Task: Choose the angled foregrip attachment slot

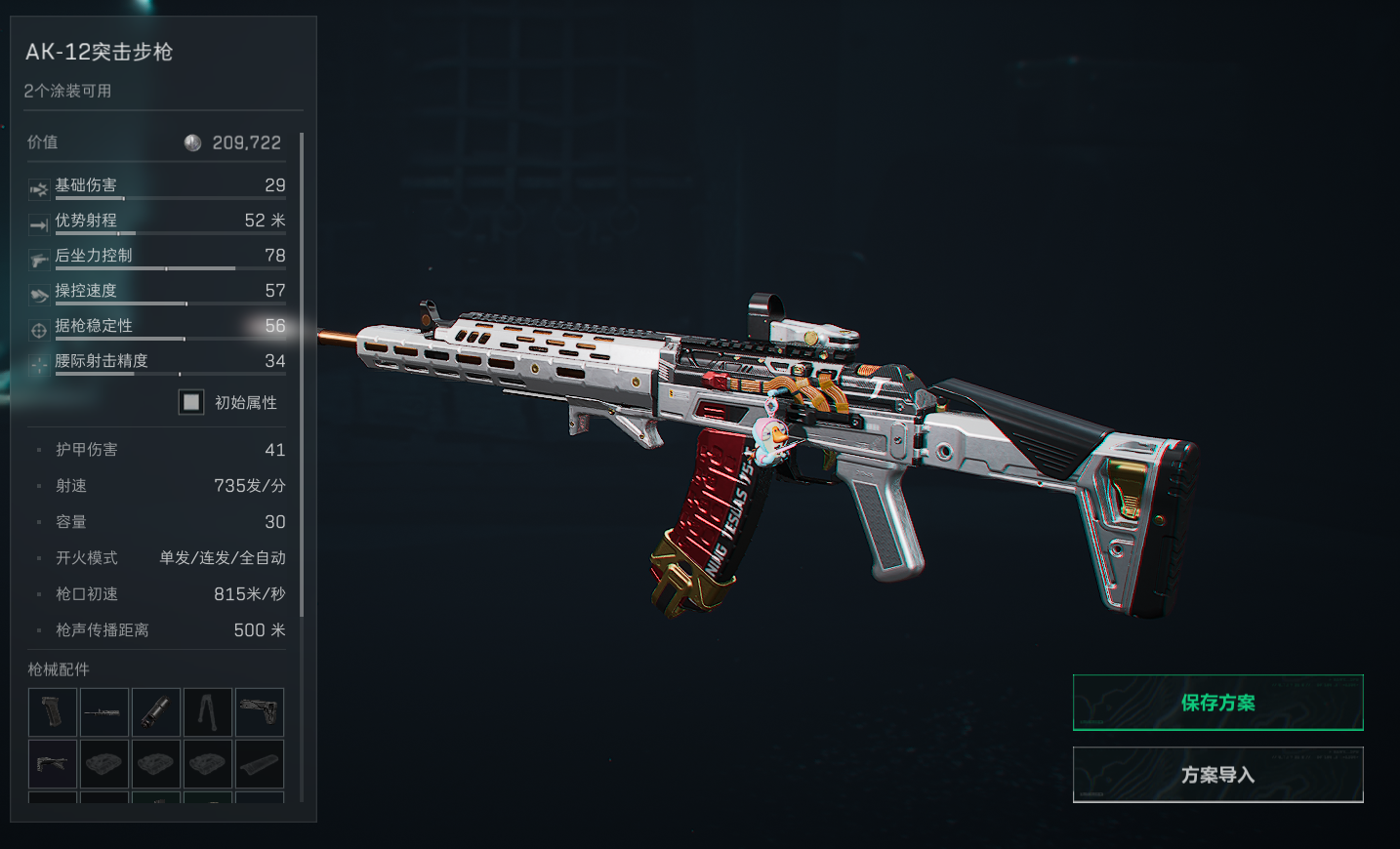Action: pyautogui.click(x=53, y=763)
